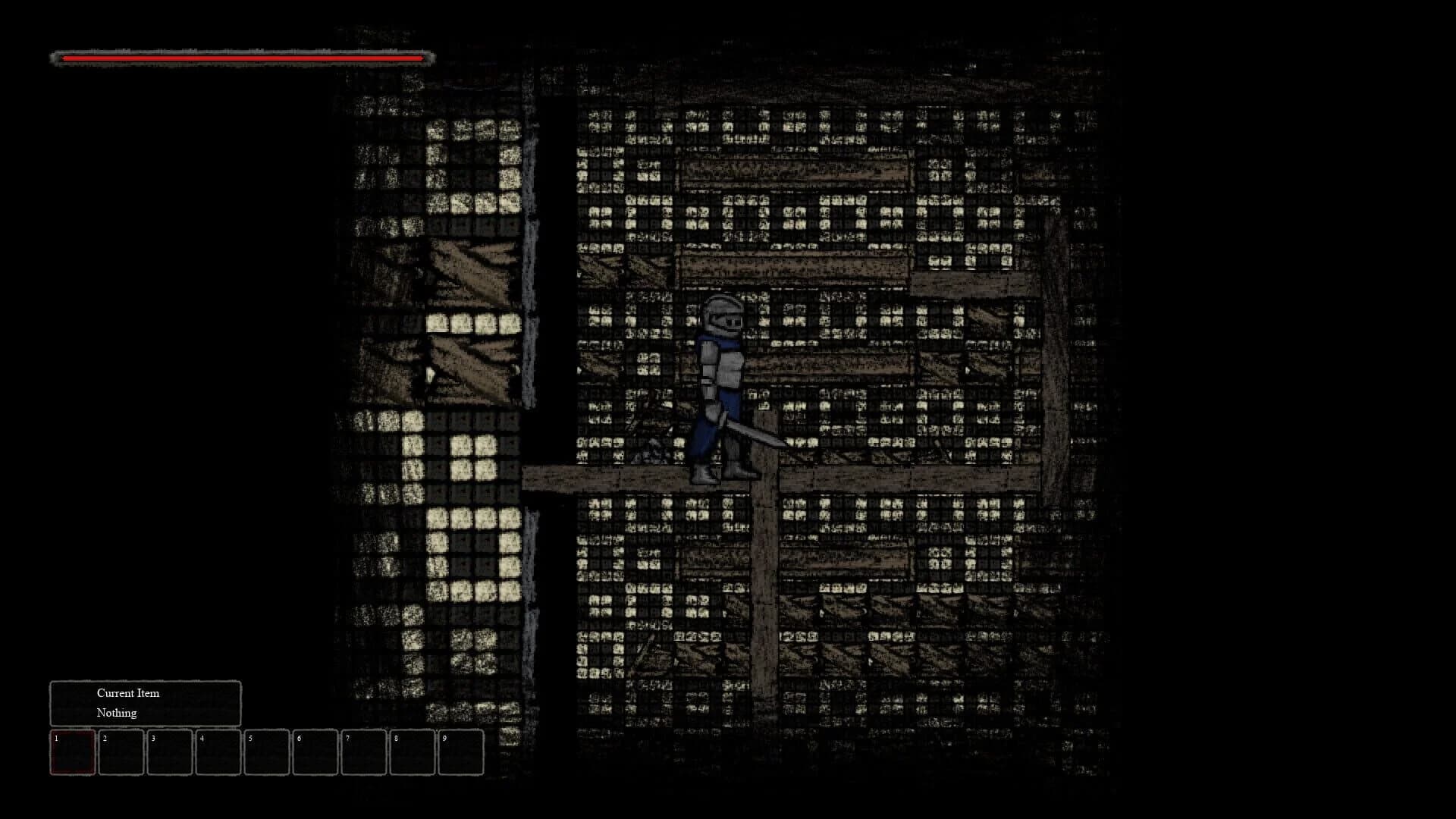Viewport: 1456px width, 819px height.
Task: Select hotbar slot 3
Action: [170, 752]
